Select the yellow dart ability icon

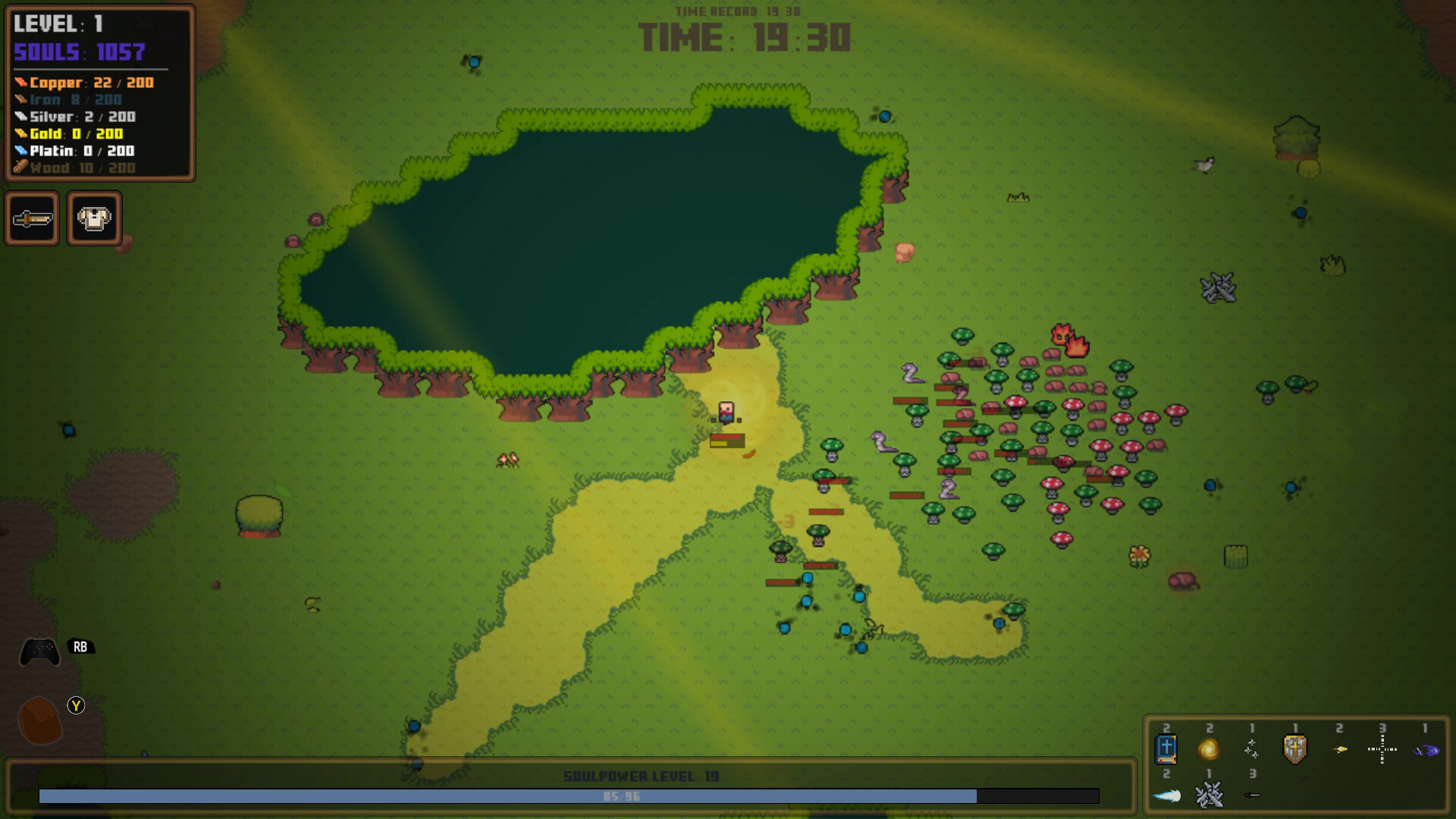1339,749
